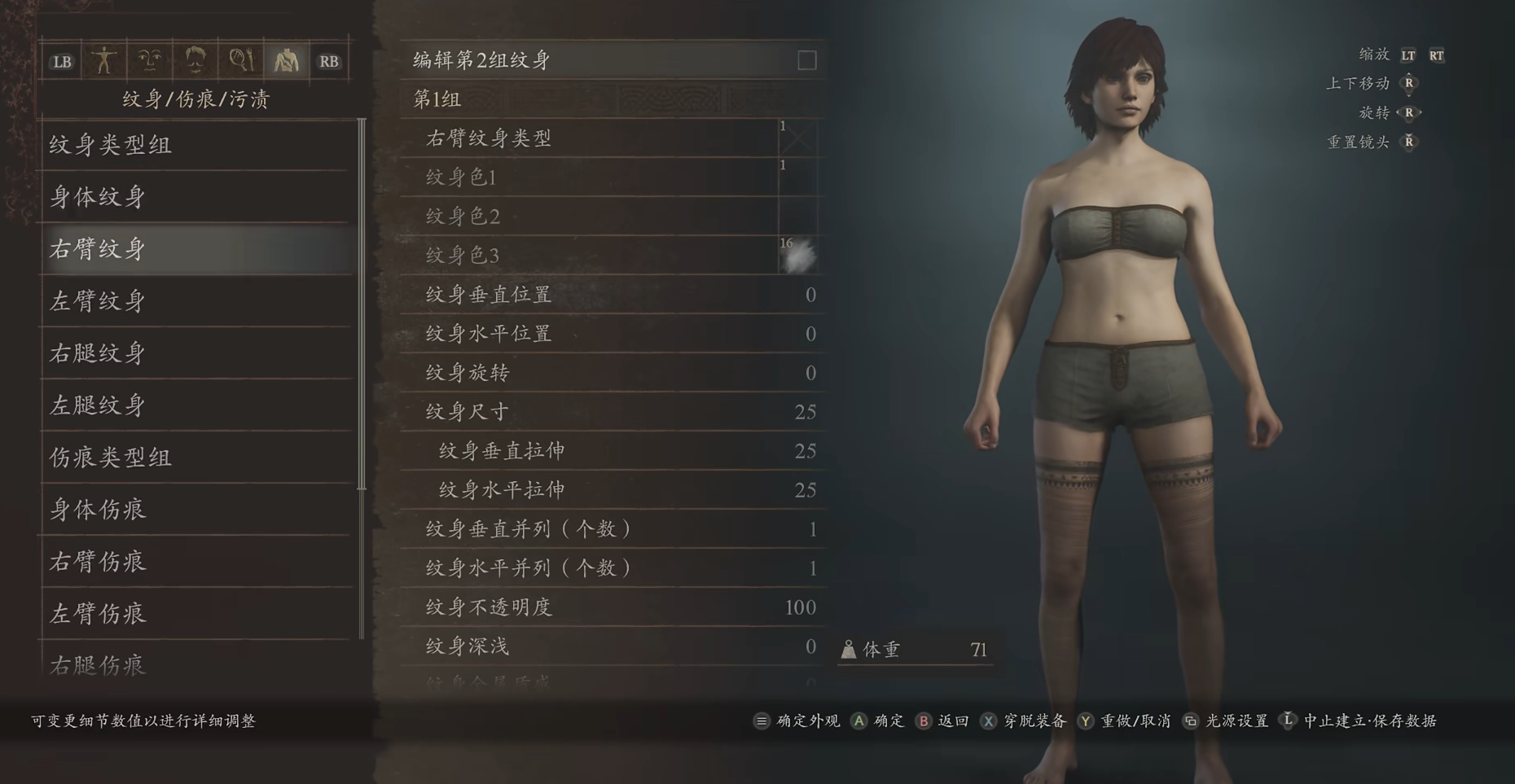Image resolution: width=1515 pixels, height=784 pixels.
Task: Select the 右臂伤痕 entry
Action: (195, 562)
